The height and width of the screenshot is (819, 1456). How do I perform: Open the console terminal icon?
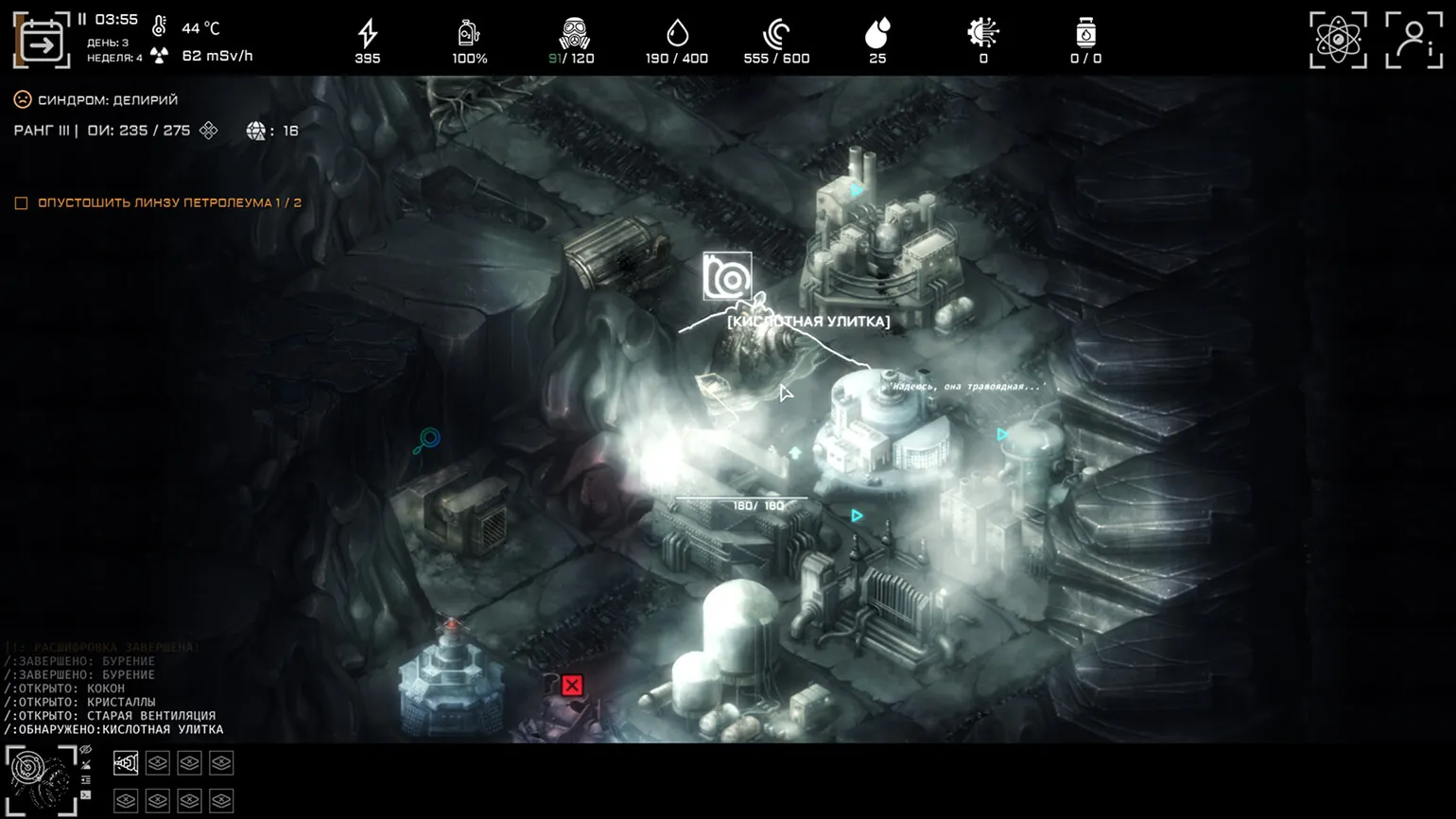[x=86, y=795]
